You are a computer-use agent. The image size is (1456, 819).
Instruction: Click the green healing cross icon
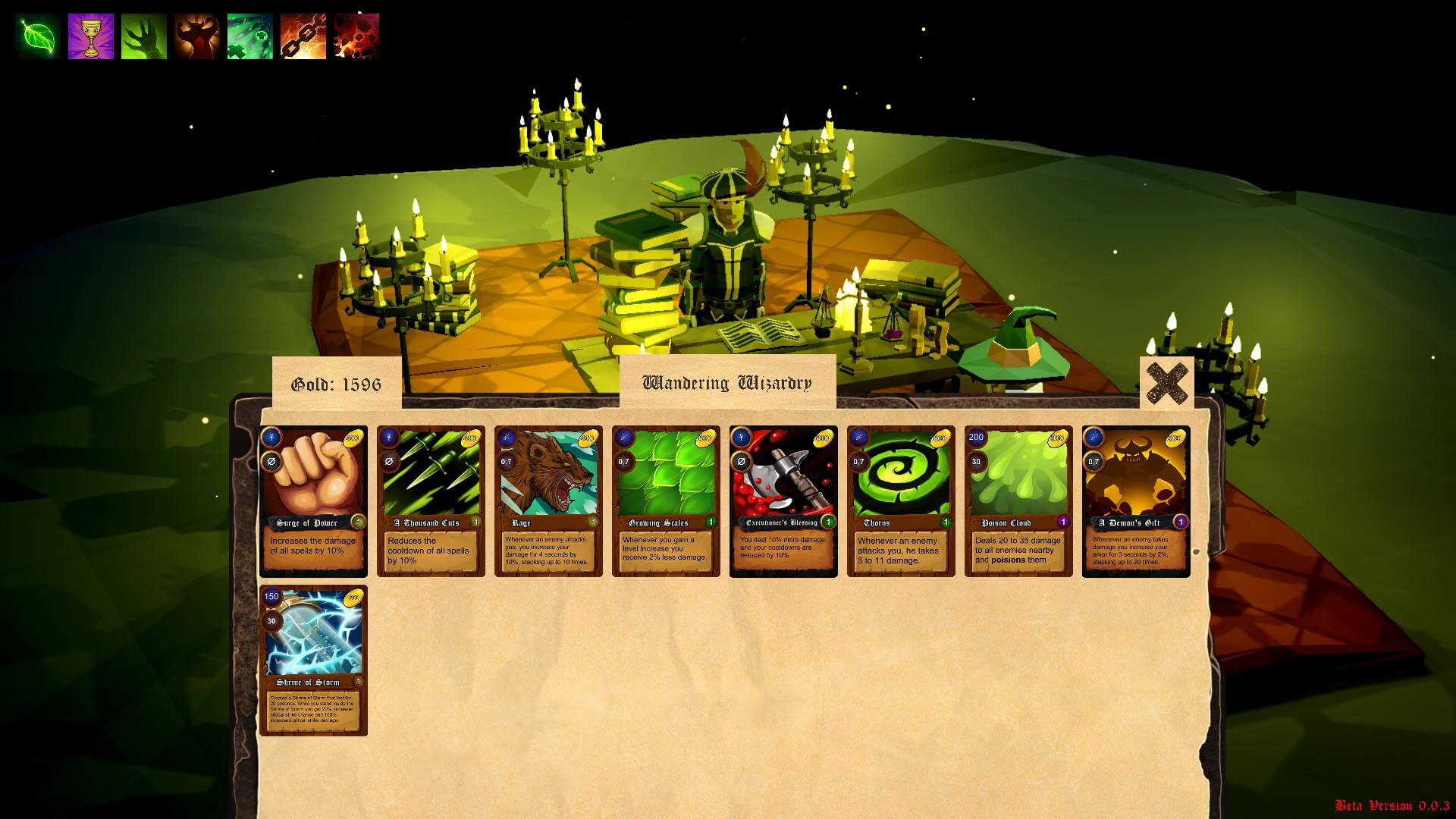tap(250, 36)
